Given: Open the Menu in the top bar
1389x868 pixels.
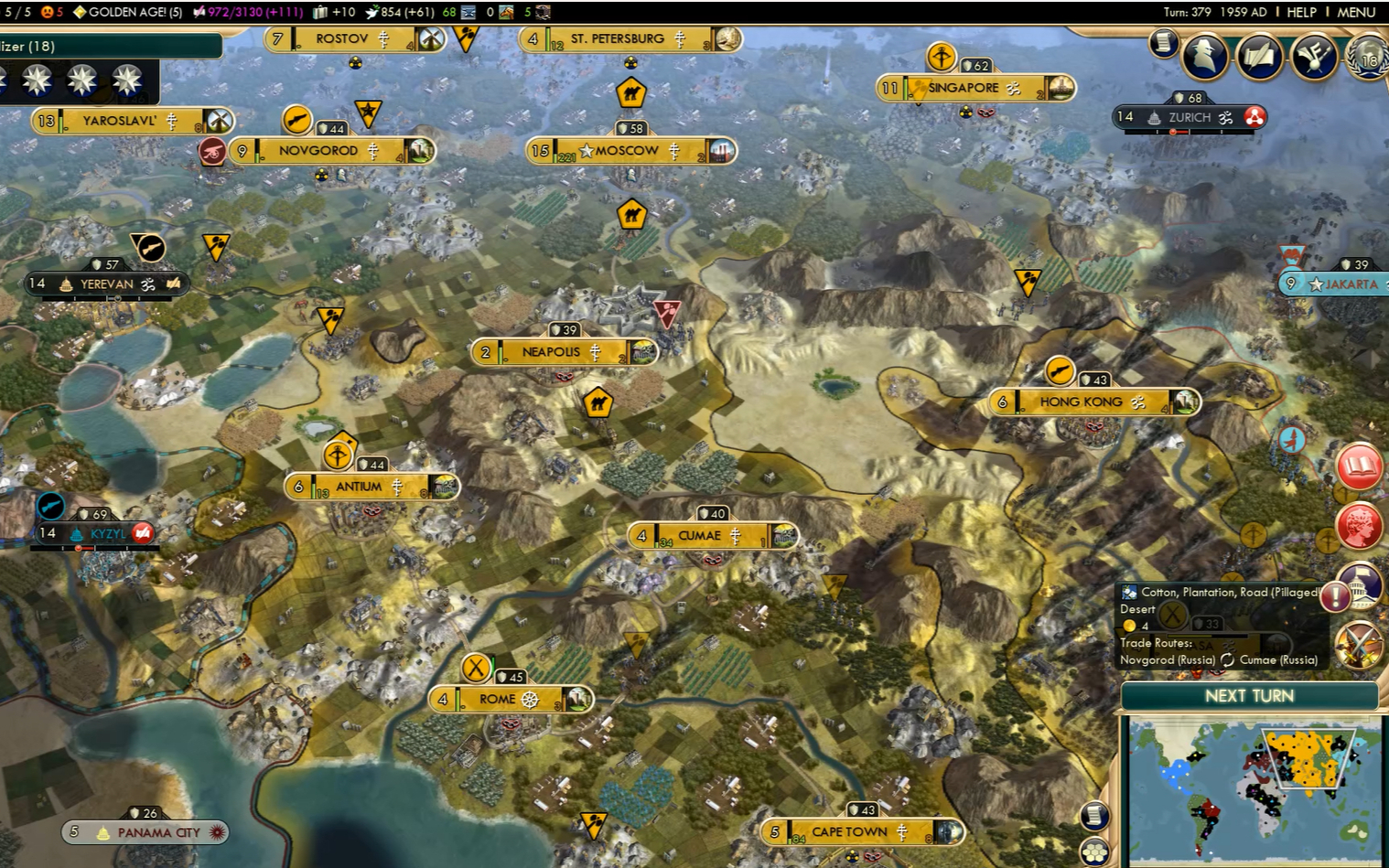Looking at the screenshot, I should click(x=1355, y=12).
